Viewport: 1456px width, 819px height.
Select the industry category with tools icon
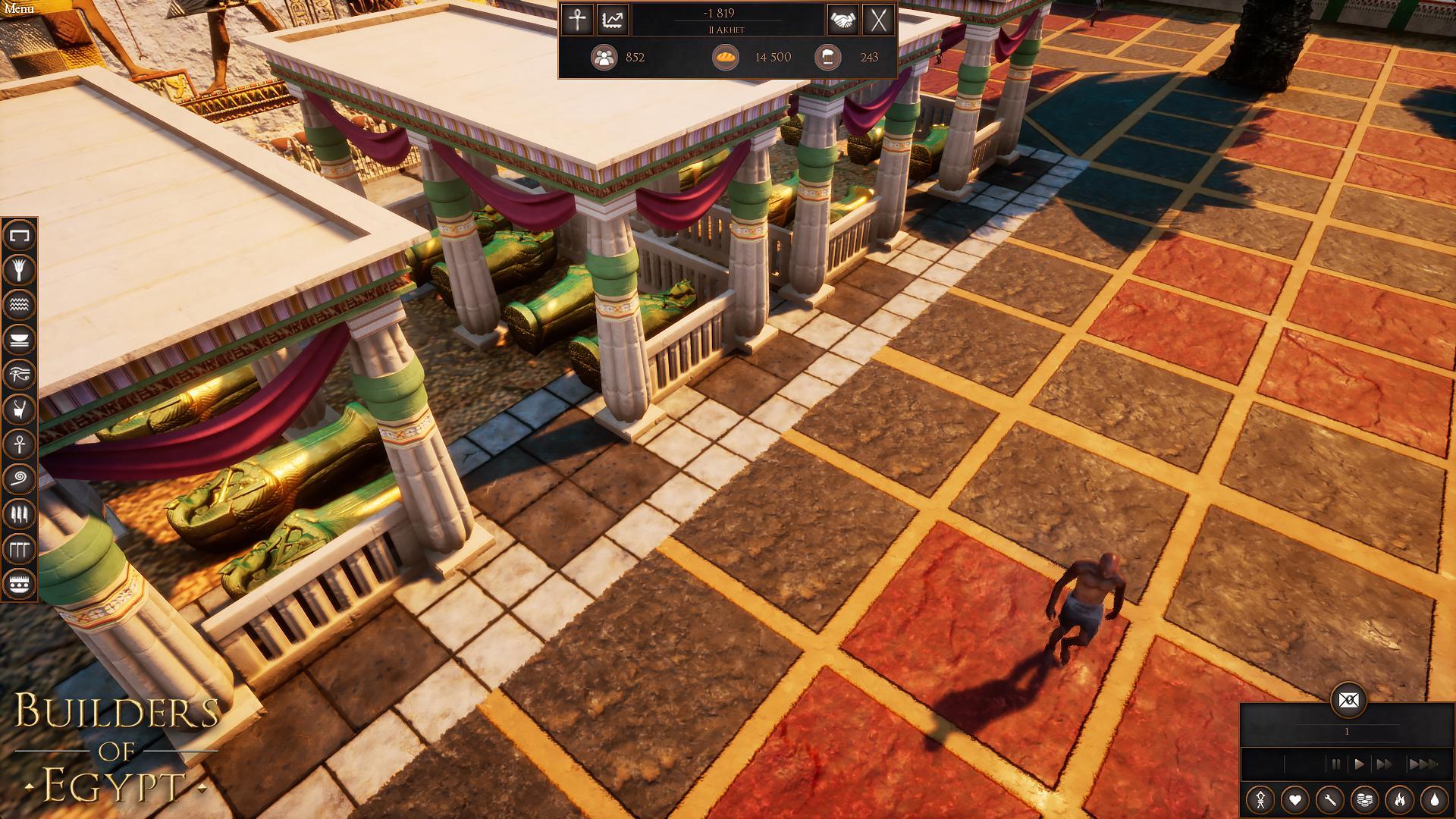coord(20,514)
